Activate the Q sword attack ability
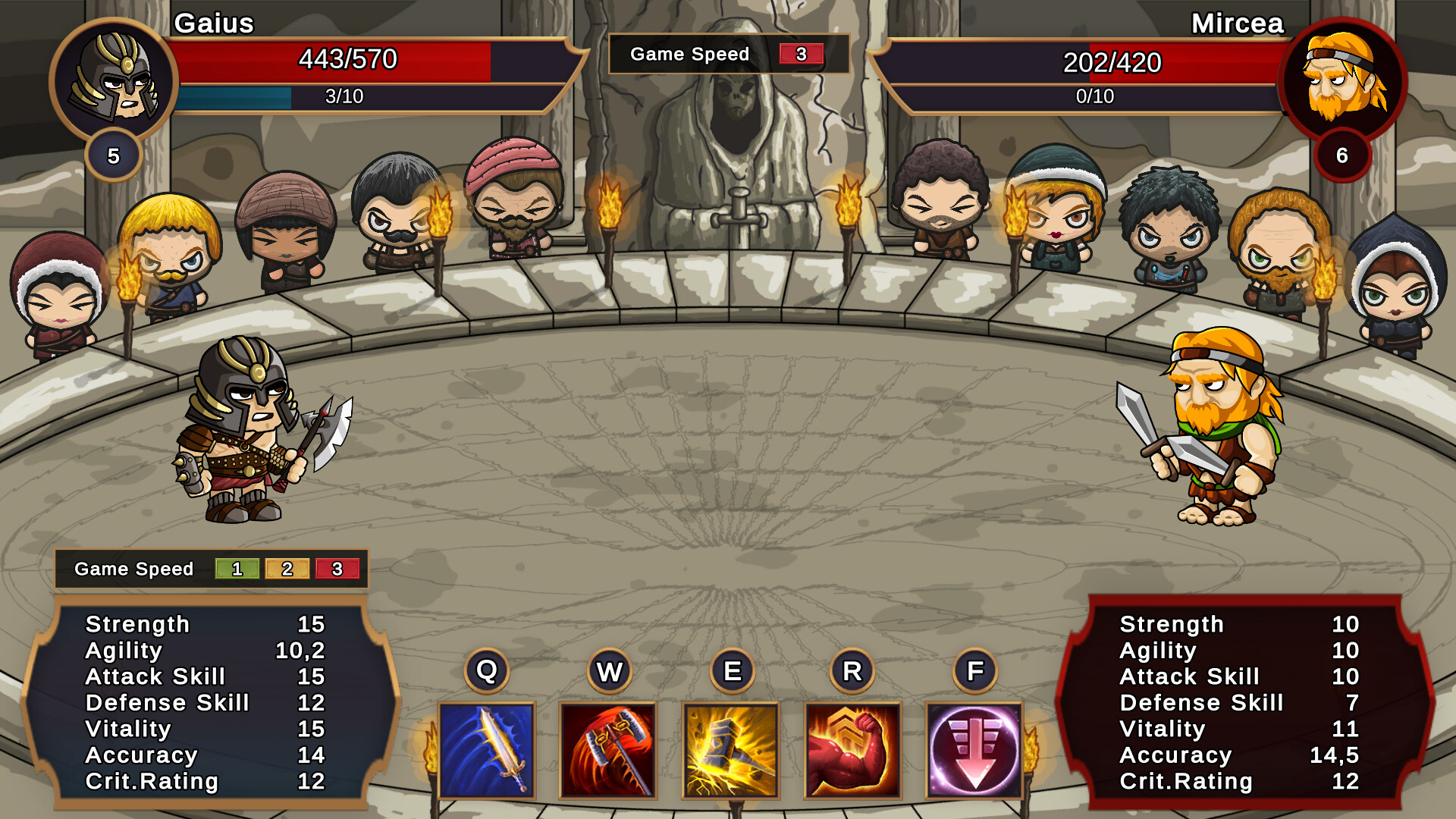The width and height of the screenshot is (1456, 819). [488, 753]
